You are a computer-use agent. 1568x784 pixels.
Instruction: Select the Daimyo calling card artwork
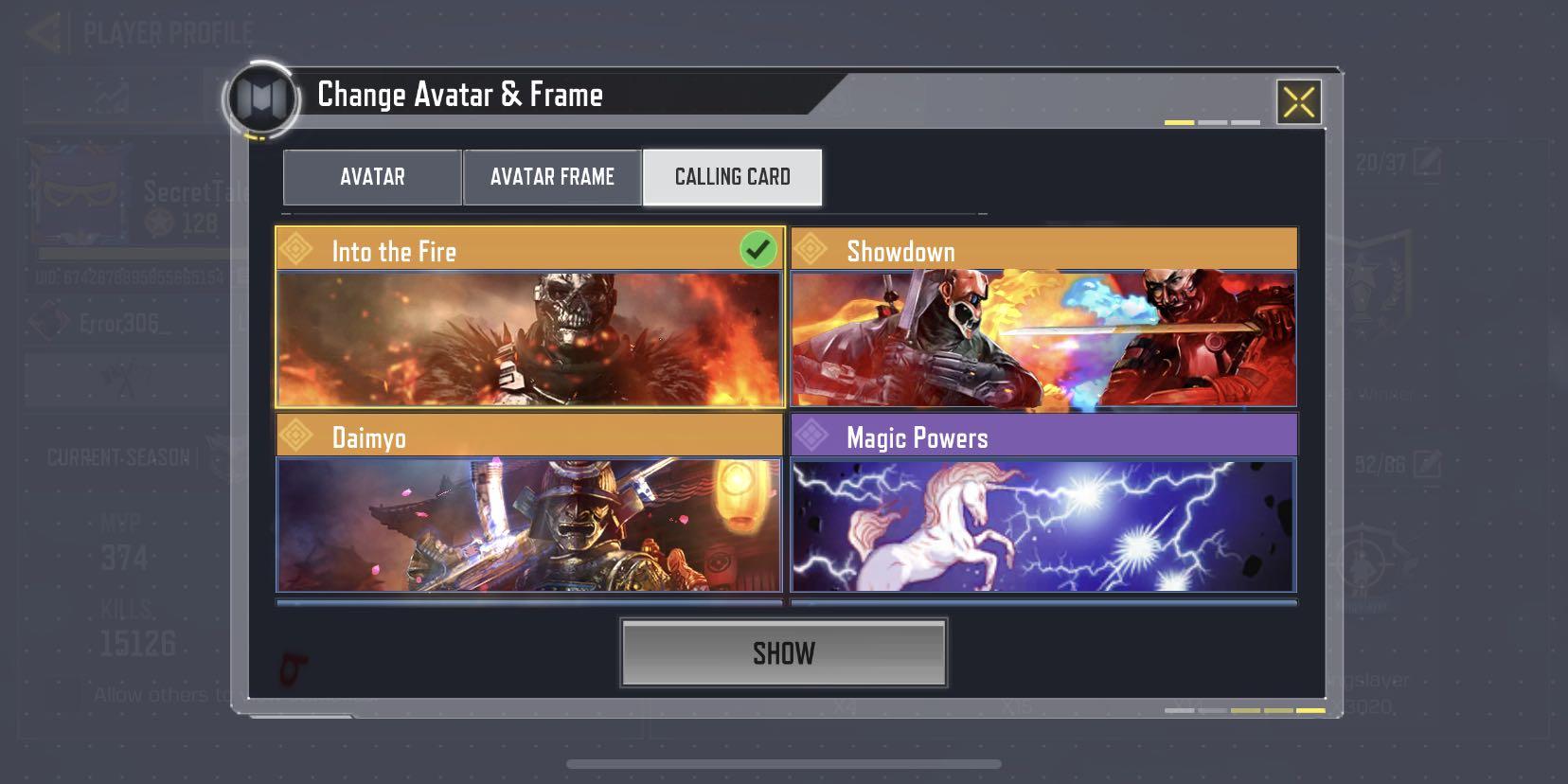pos(527,526)
